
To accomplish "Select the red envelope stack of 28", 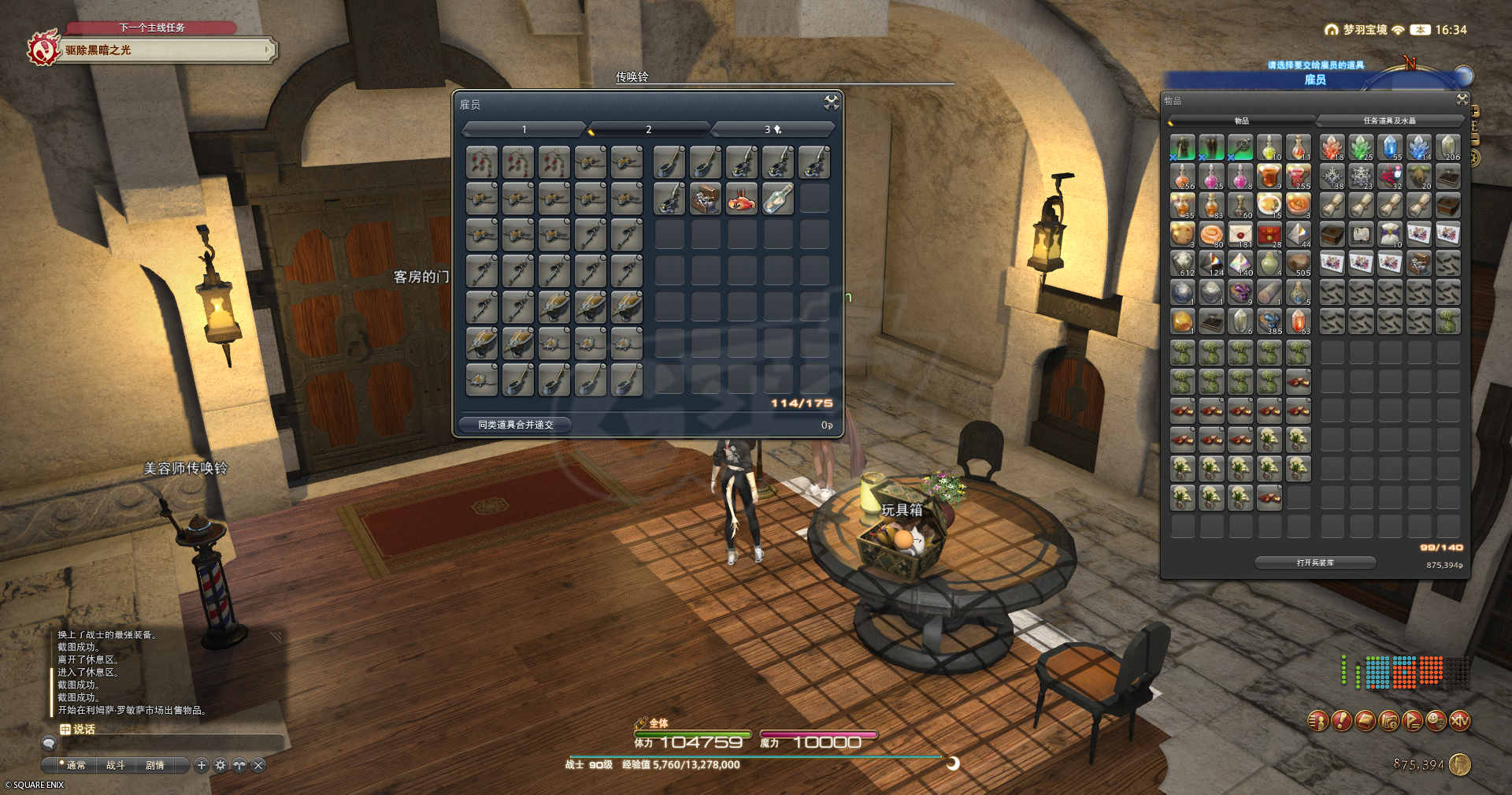I will (x=1269, y=235).
